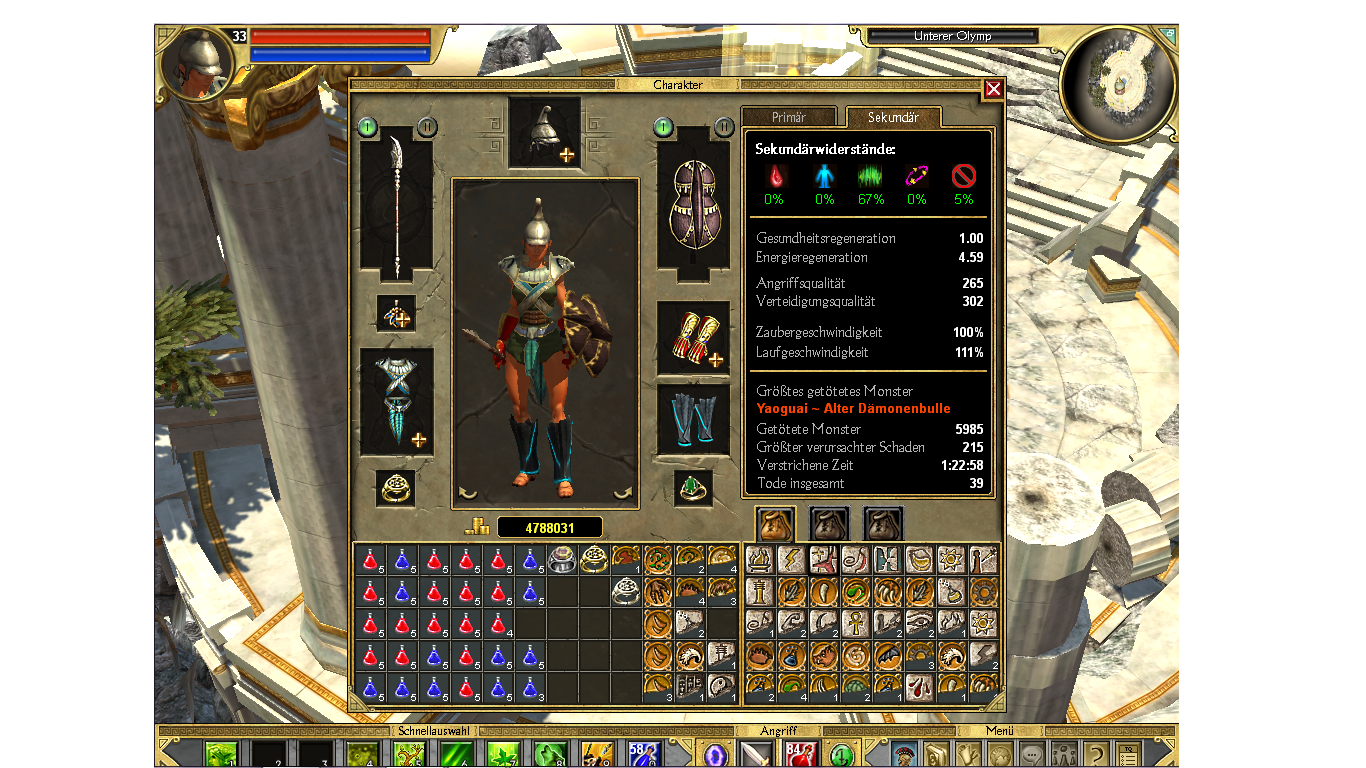Select the equipped shield slot
This screenshot has width=1366, height=768.
693,206
